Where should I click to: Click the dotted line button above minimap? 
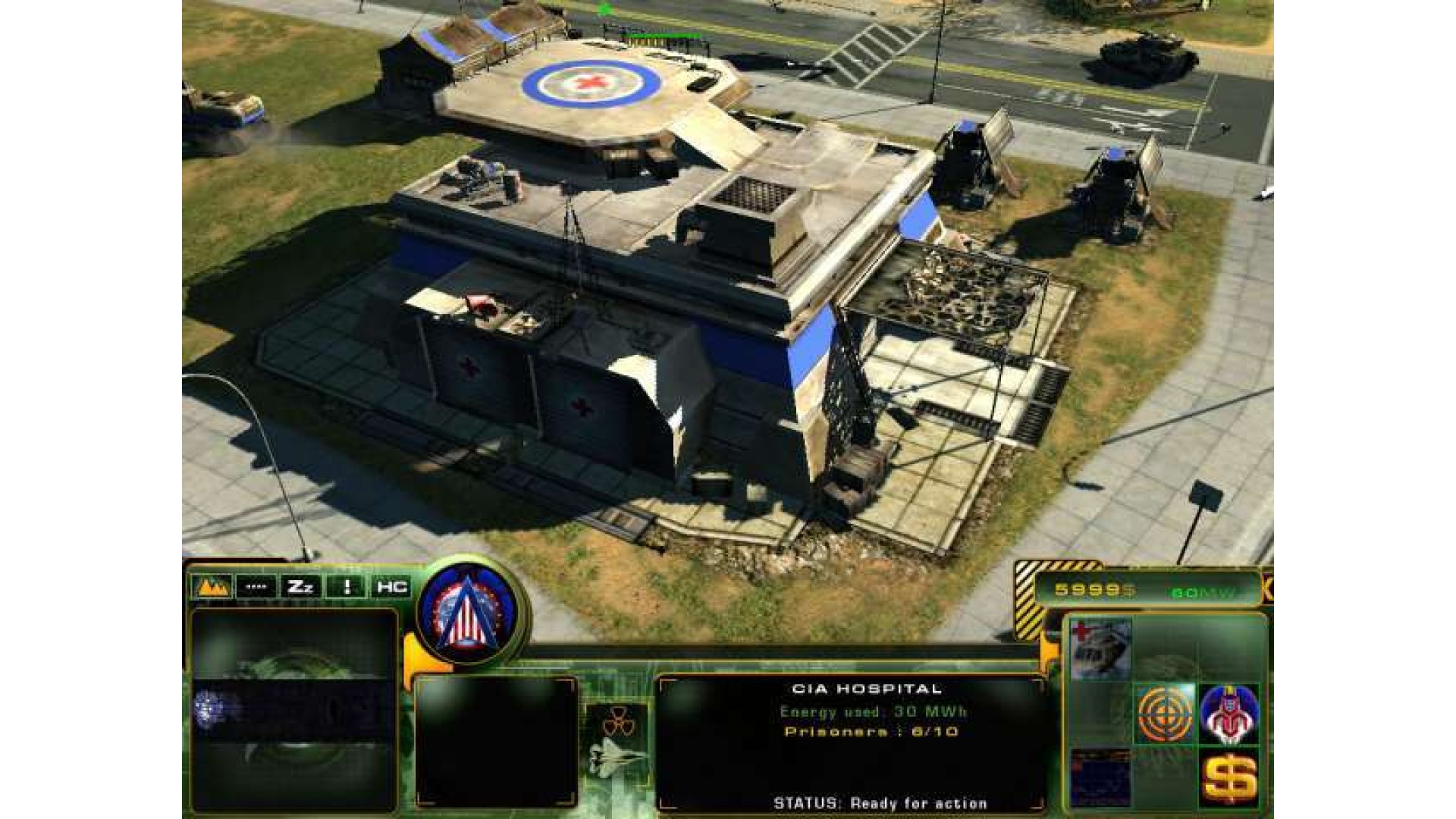(256, 586)
